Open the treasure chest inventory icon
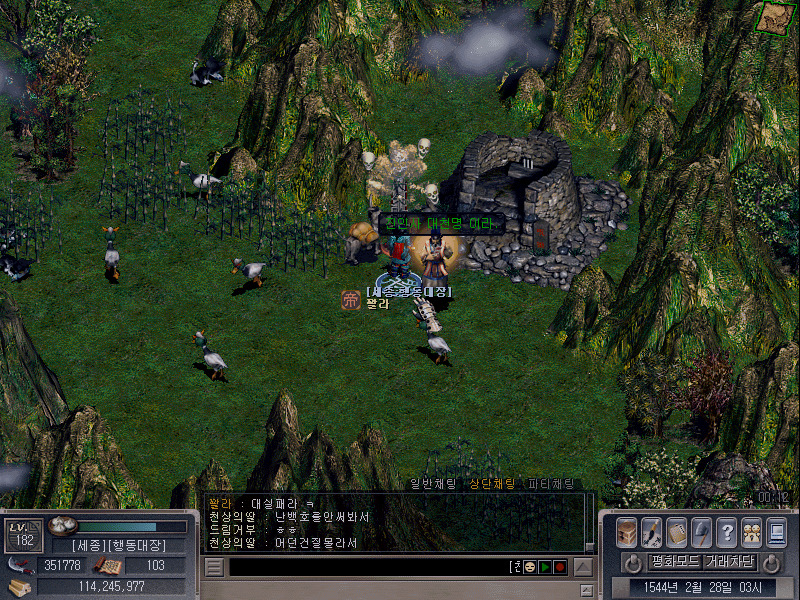 click(x=627, y=531)
